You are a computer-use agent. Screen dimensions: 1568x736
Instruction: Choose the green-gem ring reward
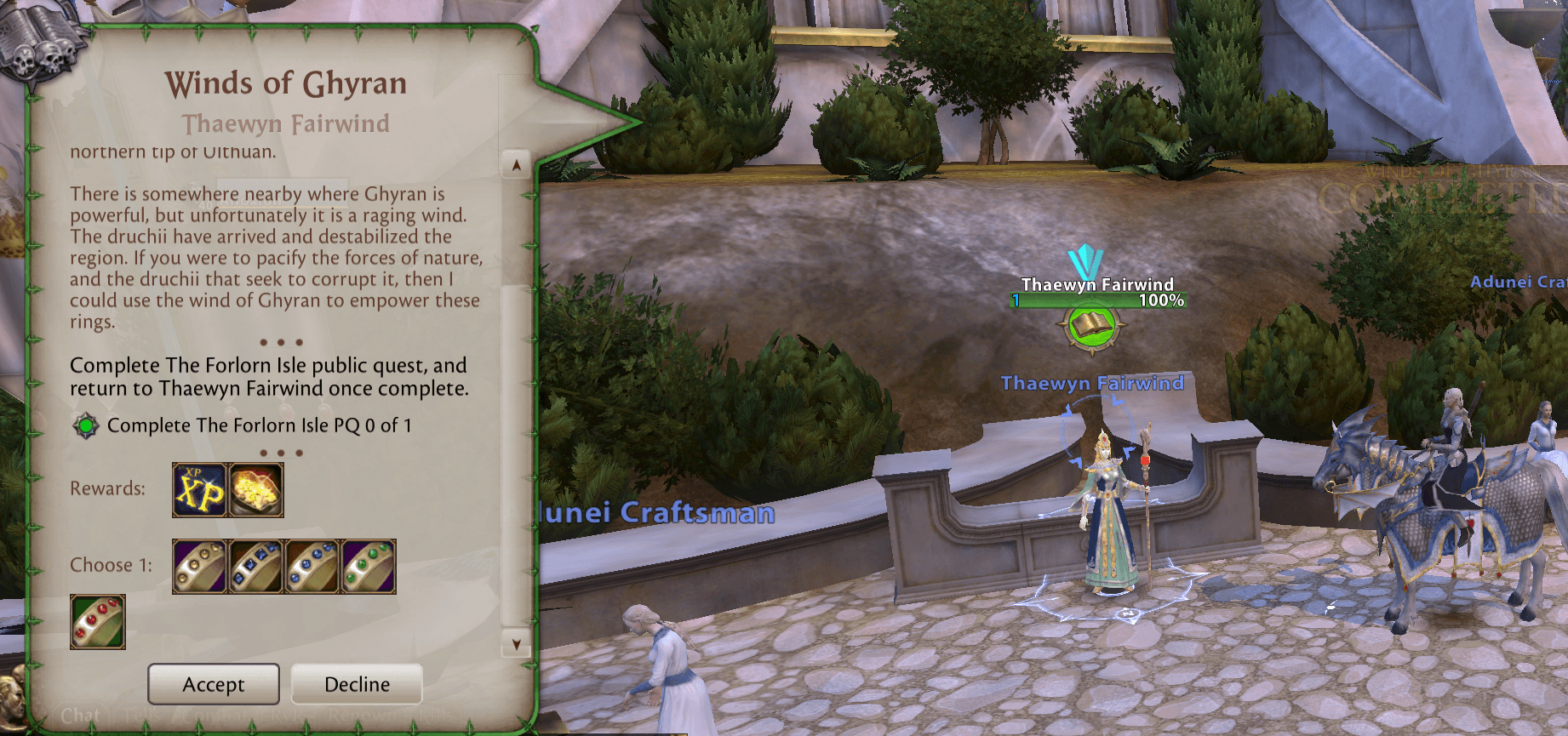(x=369, y=566)
